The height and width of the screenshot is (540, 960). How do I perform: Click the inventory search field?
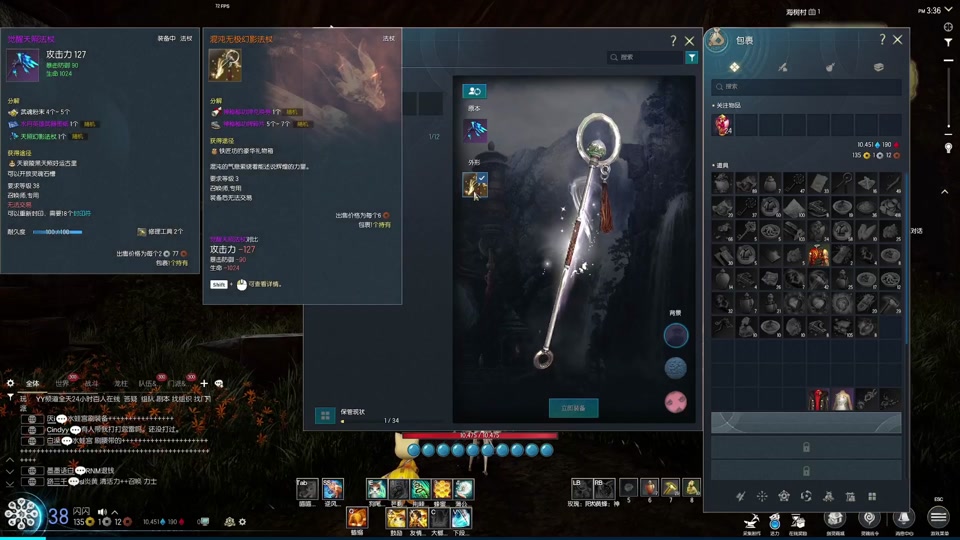tap(807, 87)
